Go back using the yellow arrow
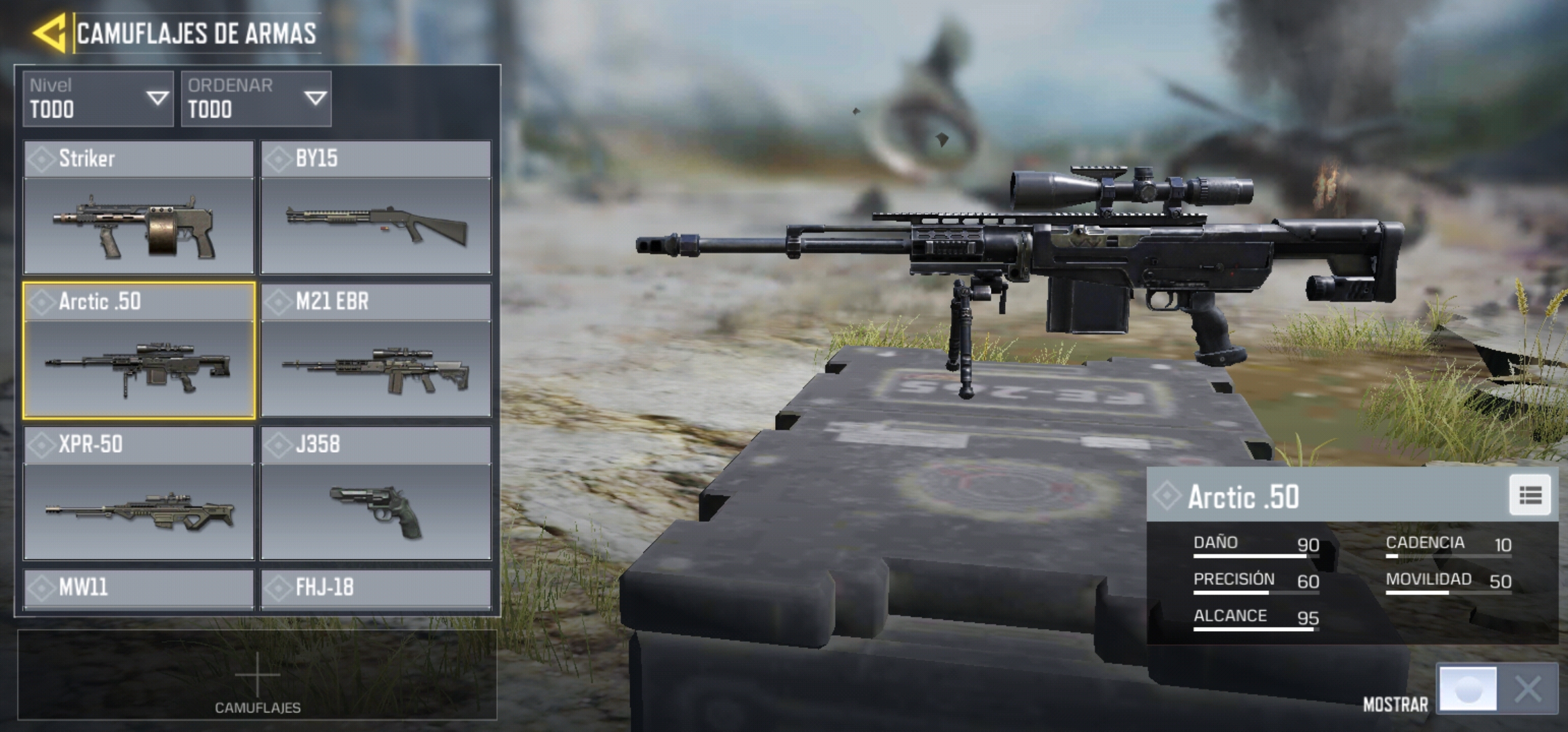This screenshot has width=1568, height=732. pos(50,33)
